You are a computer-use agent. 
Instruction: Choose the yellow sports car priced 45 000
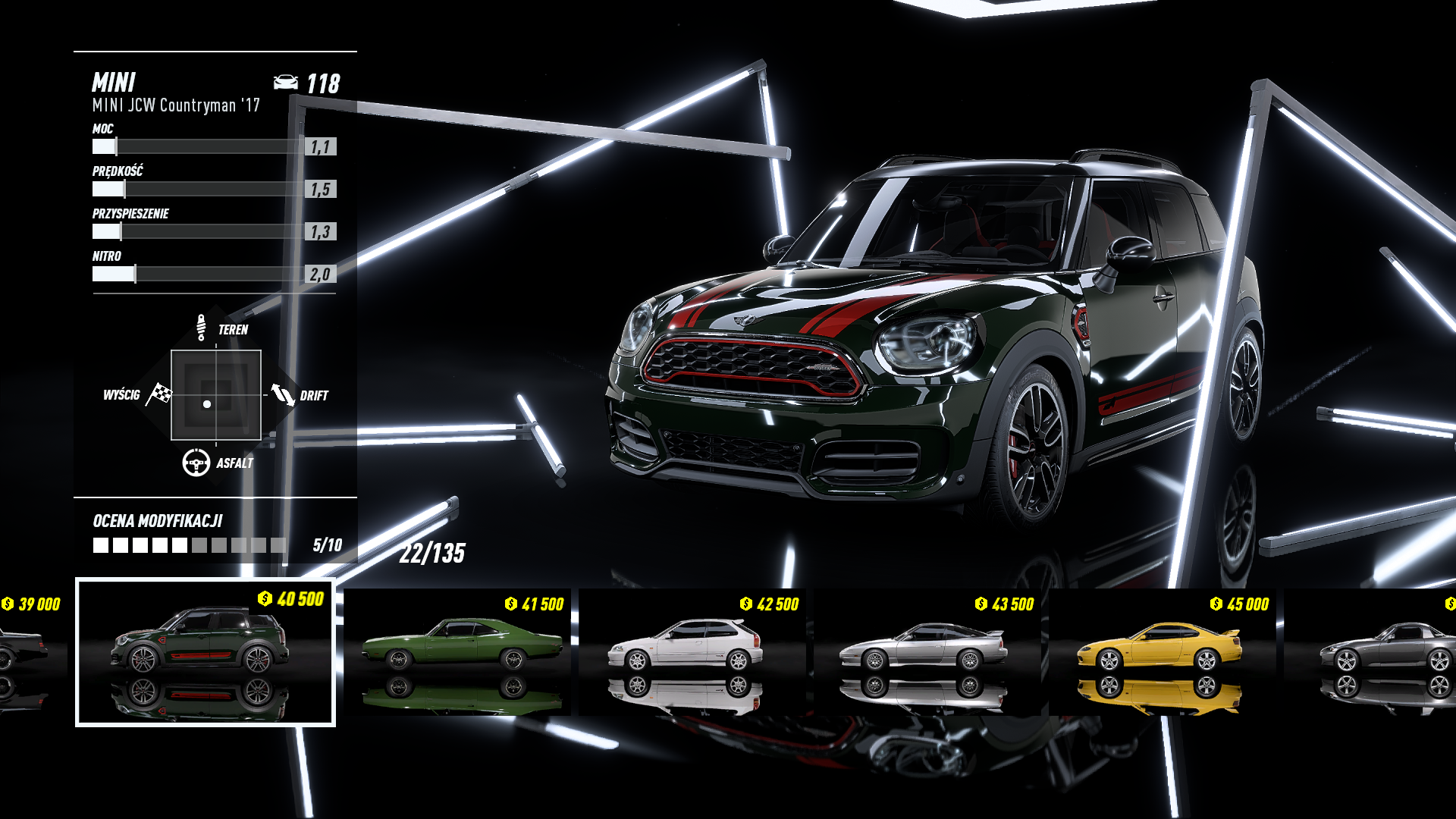pos(1162,651)
